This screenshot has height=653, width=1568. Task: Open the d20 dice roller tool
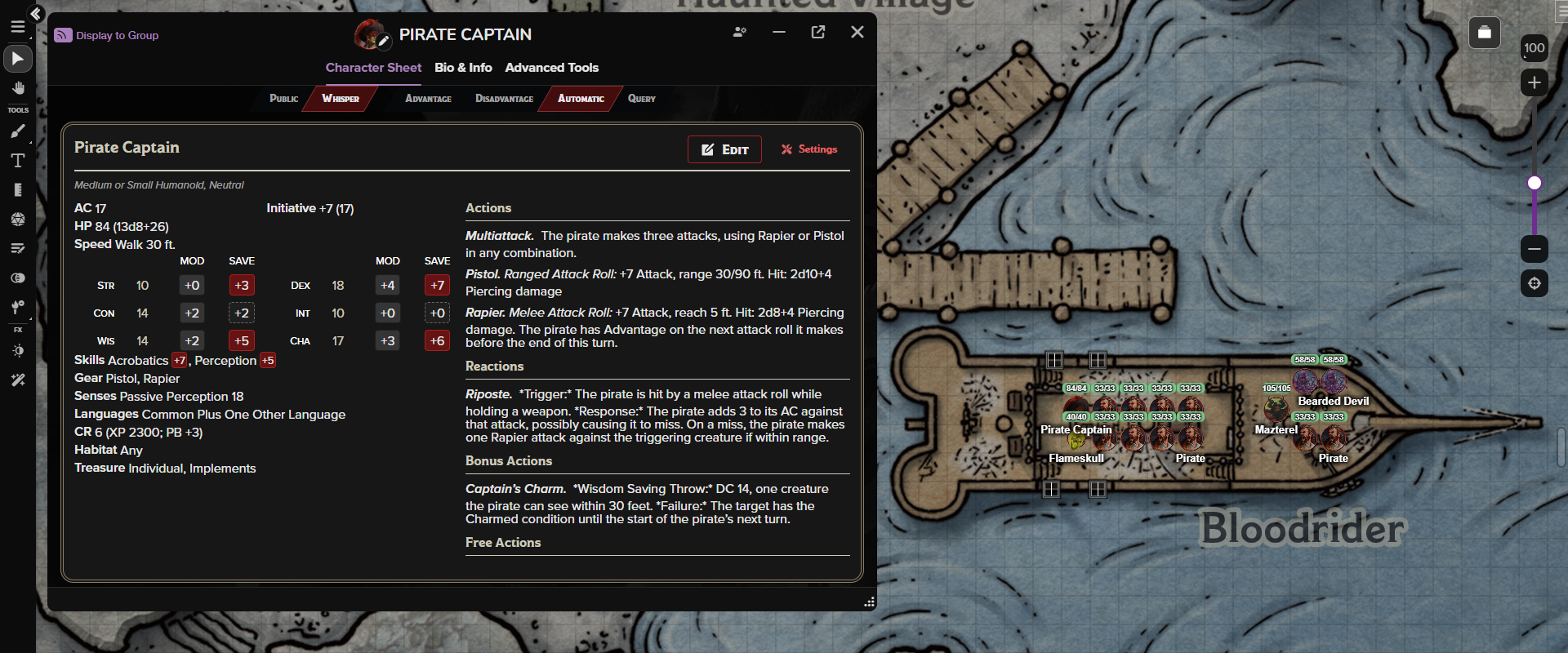(17, 219)
